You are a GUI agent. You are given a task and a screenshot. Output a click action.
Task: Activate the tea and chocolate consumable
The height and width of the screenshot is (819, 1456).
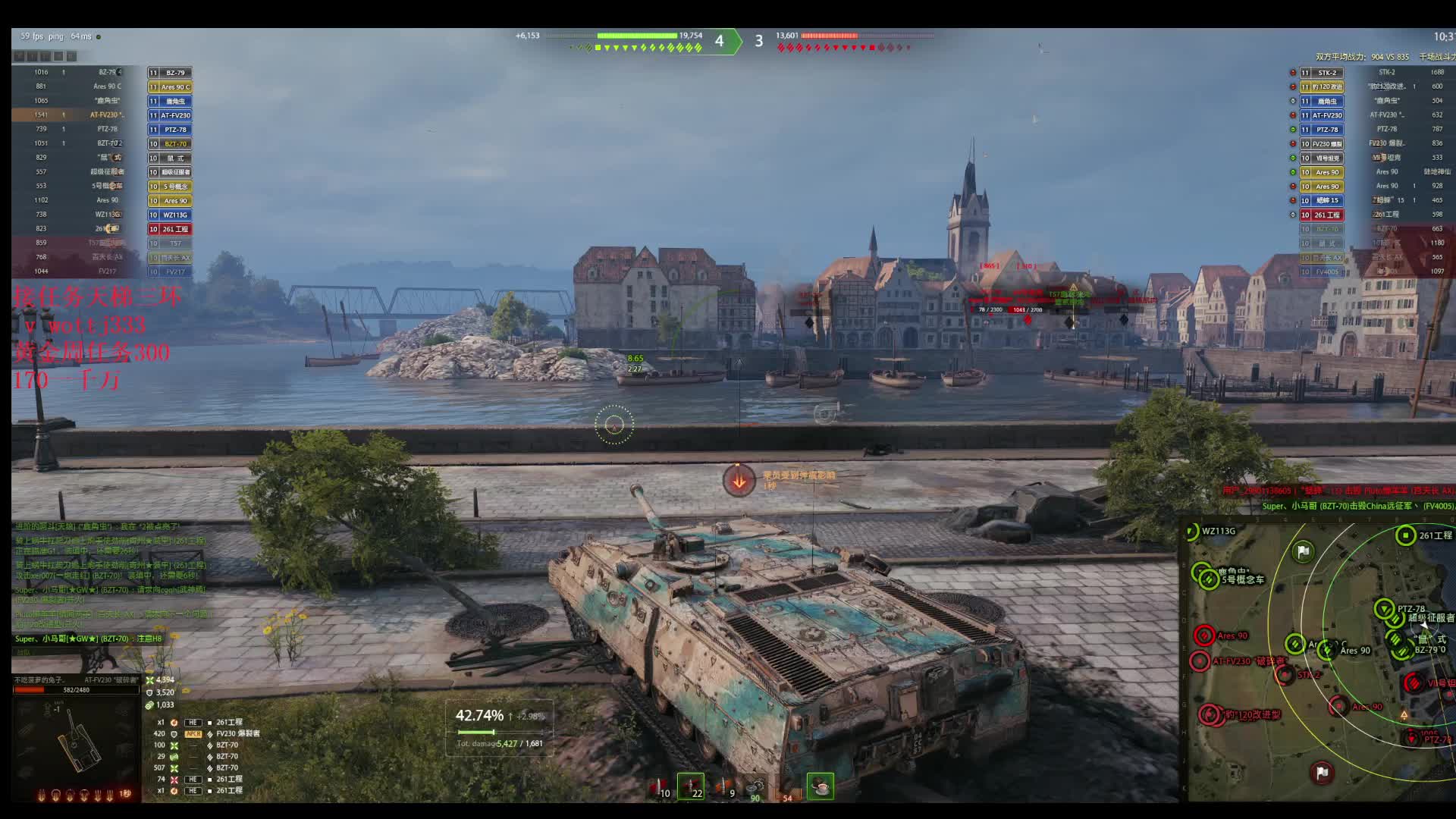point(820,786)
